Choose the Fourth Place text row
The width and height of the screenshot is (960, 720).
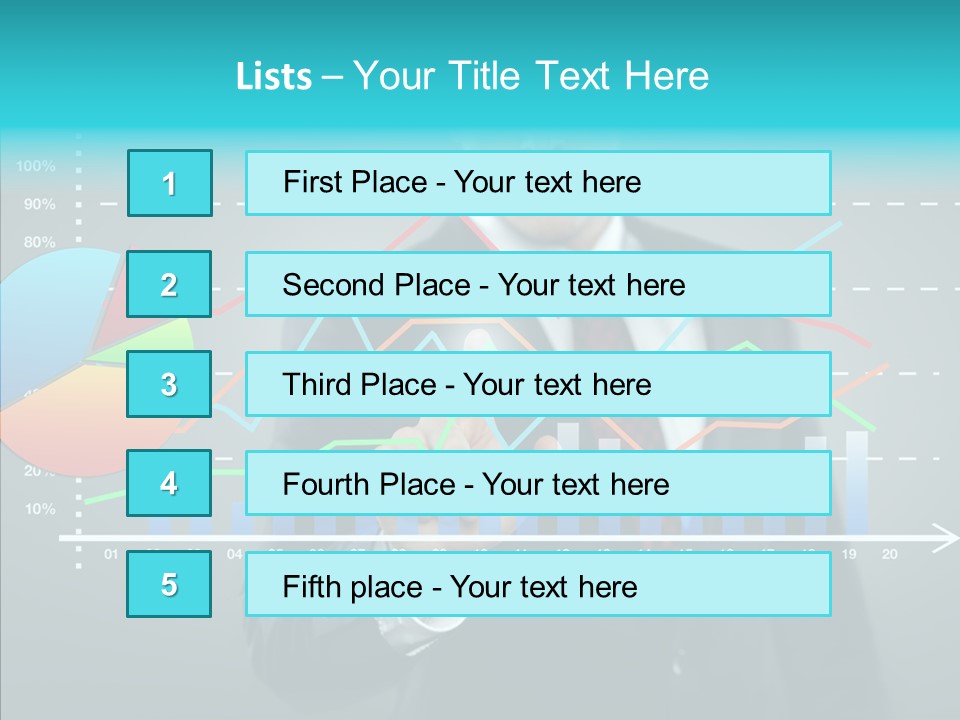[538, 484]
